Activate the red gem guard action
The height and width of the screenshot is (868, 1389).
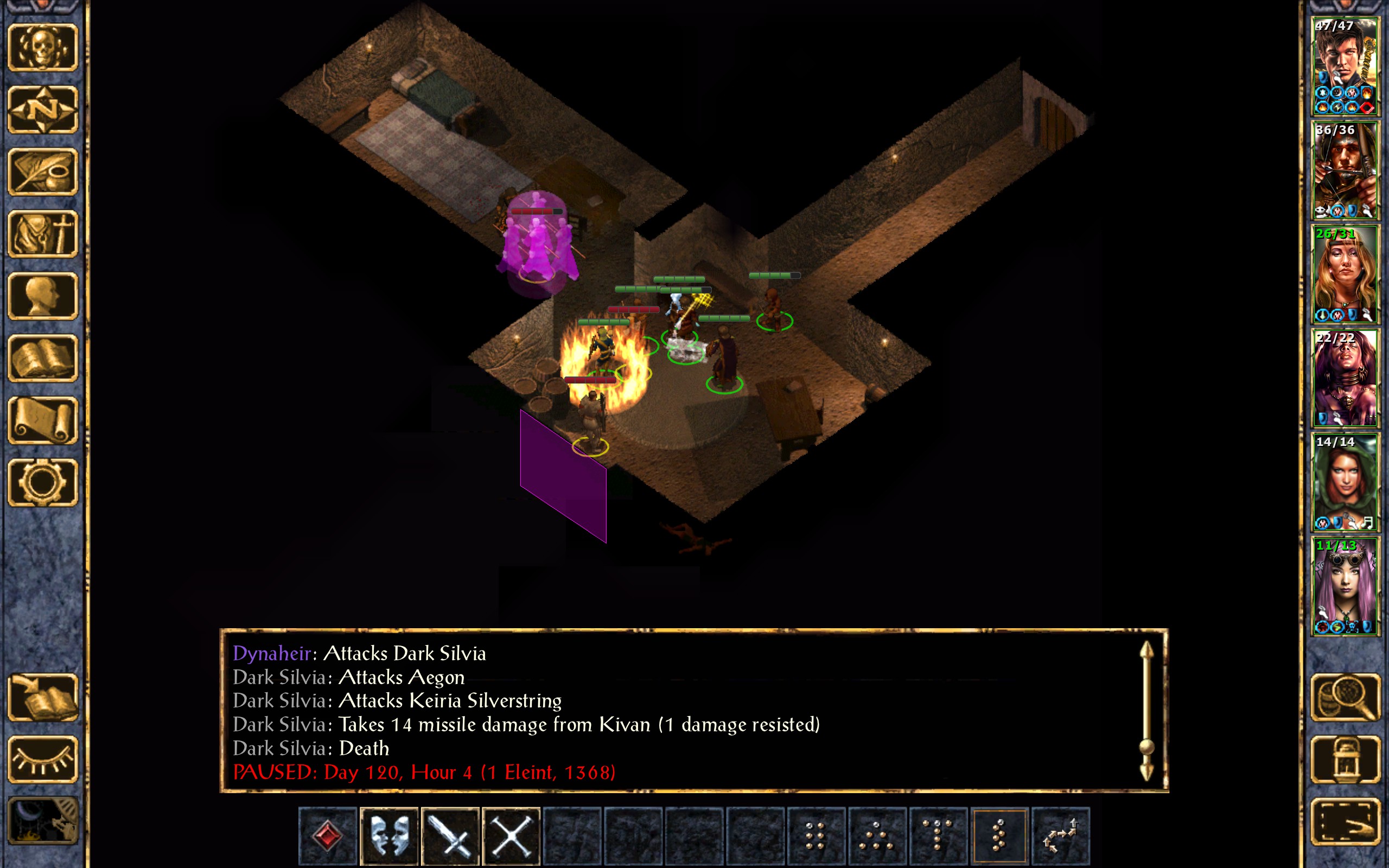(x=328, y=835)
